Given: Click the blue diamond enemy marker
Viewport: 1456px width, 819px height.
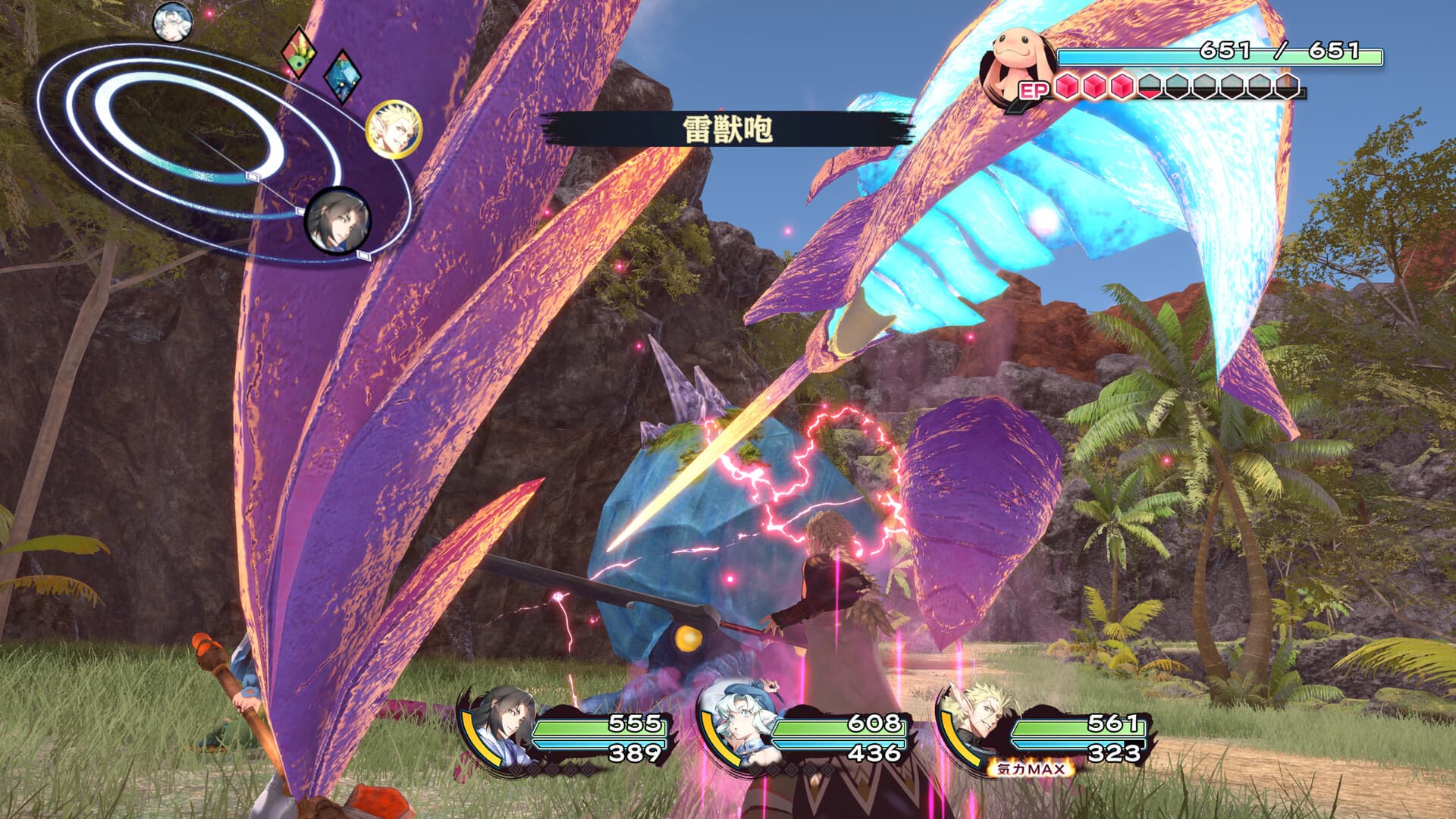Looking at the screenshot, I should [343, 77].
